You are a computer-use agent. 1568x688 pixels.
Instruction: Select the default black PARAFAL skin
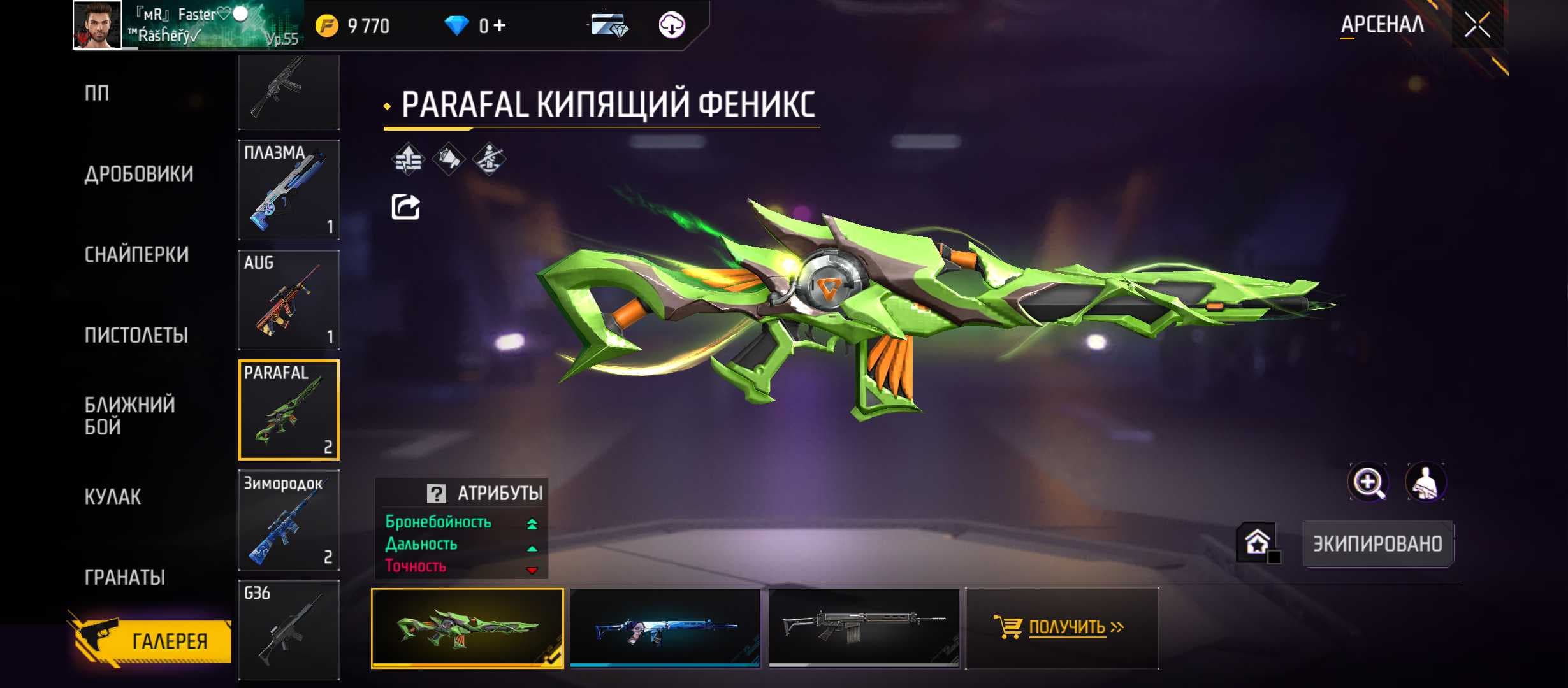[864, 627]
